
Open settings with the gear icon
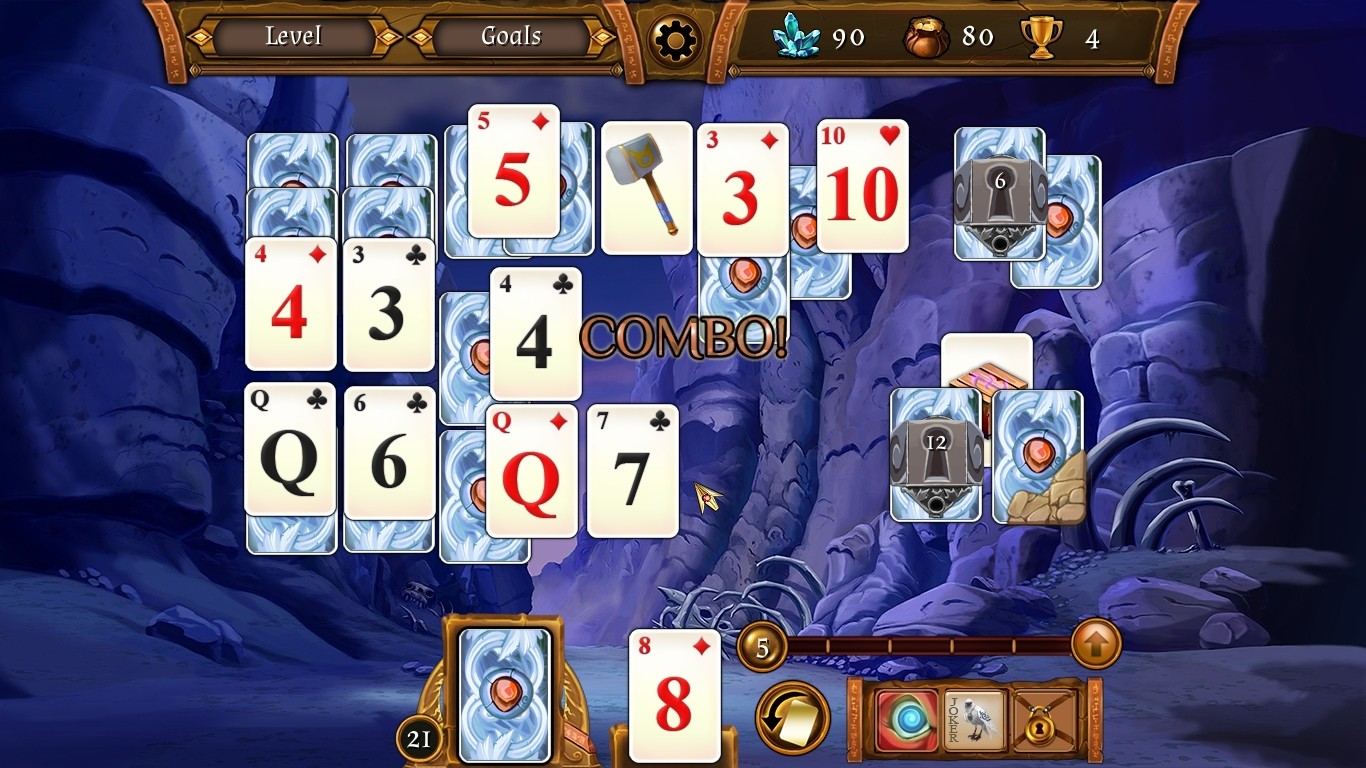pyautogui.click(x=674, y=39)
